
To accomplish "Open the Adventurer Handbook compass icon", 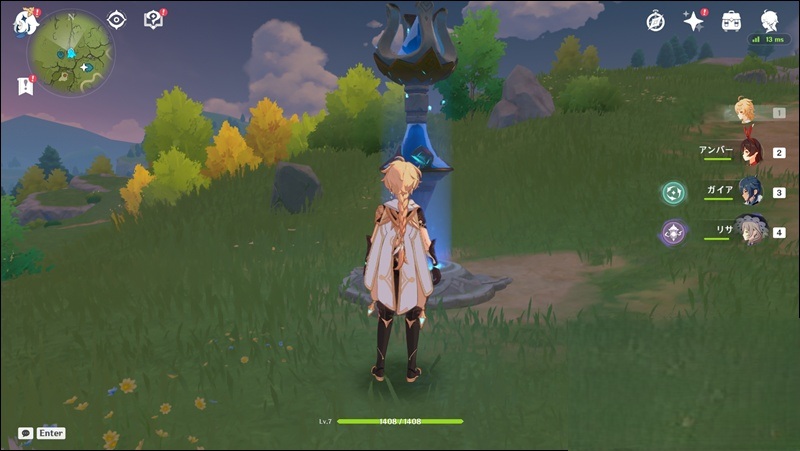I will click(x=656, y=21).
